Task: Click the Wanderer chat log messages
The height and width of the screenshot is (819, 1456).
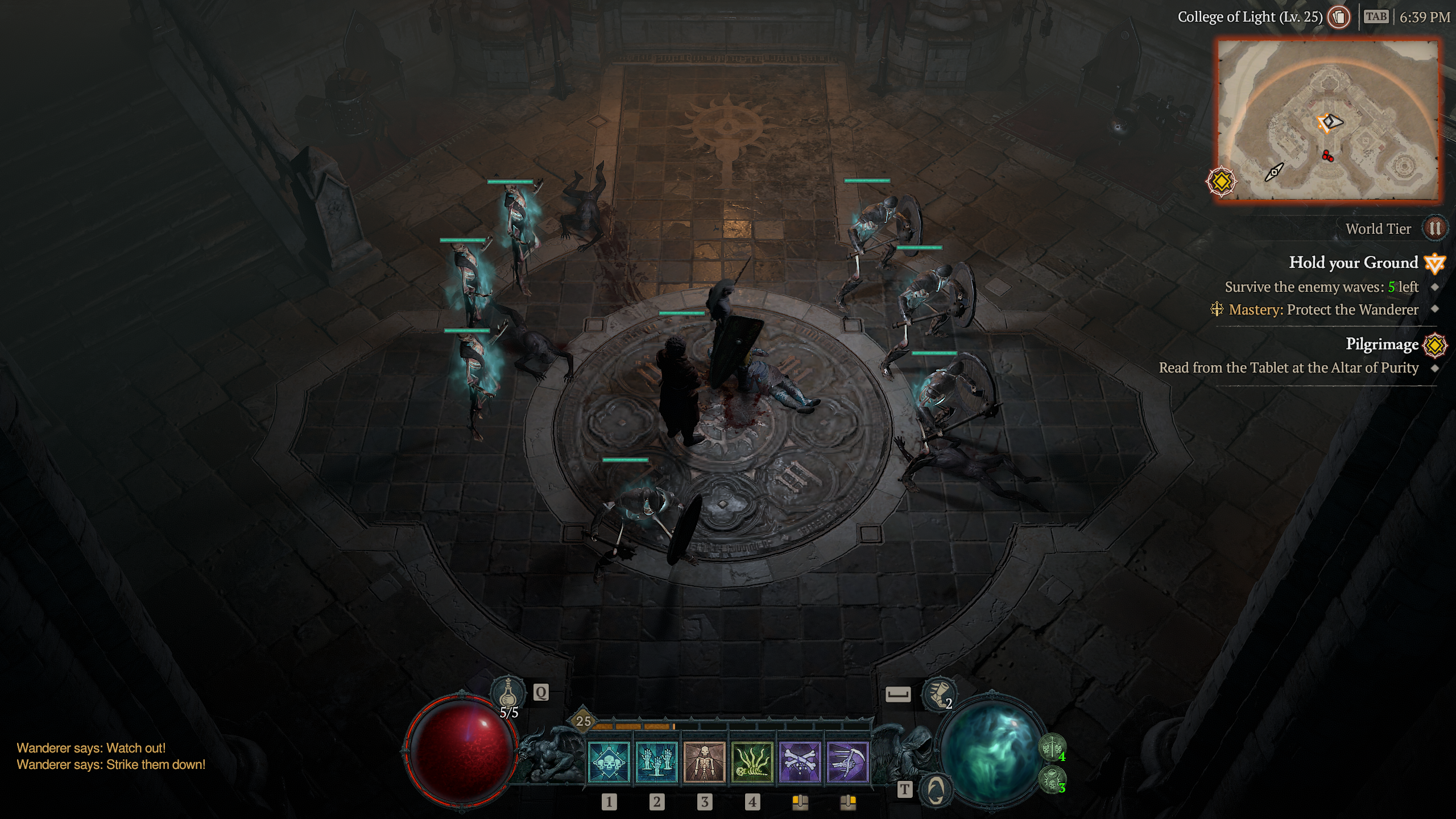Action: tap(111, 756)
